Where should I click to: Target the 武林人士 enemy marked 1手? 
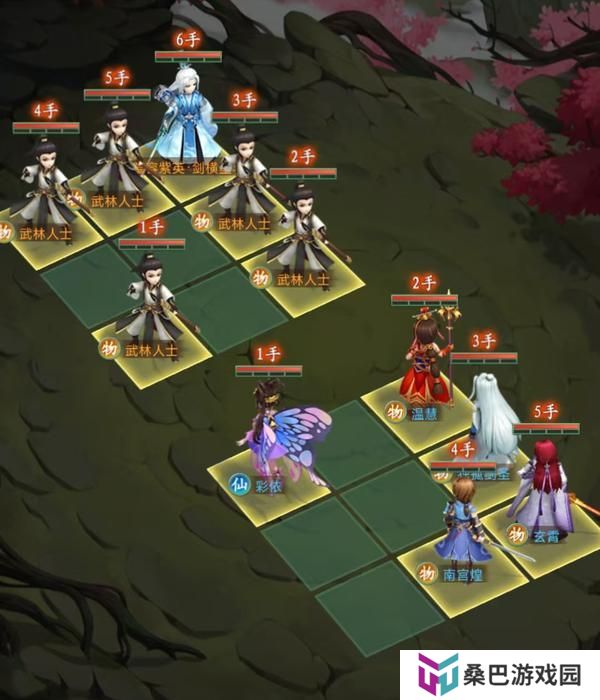click(153, 300)
